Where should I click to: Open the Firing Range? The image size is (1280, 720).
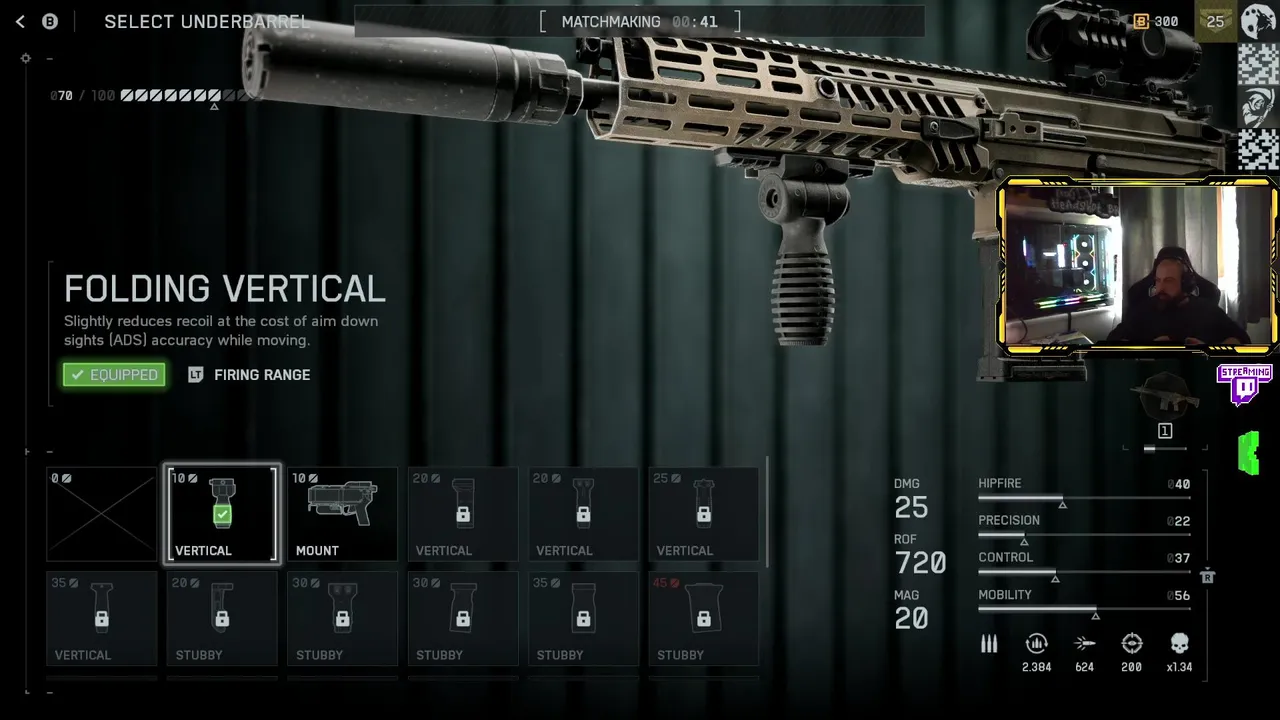(x=250, y=375)
